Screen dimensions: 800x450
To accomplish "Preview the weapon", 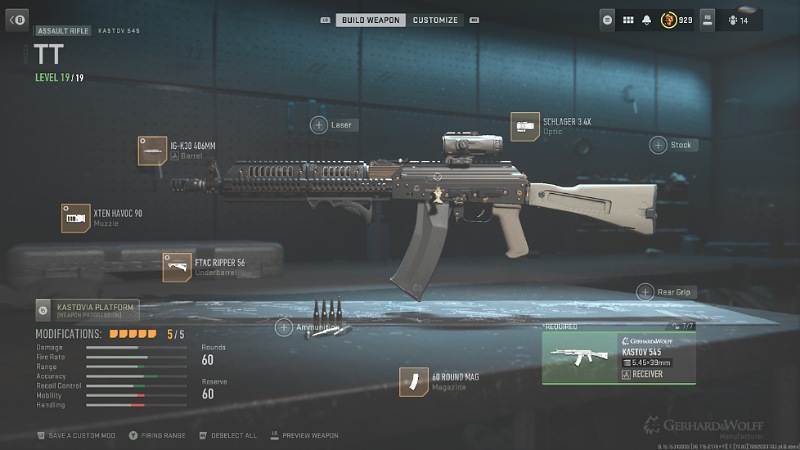I will 309,436.
